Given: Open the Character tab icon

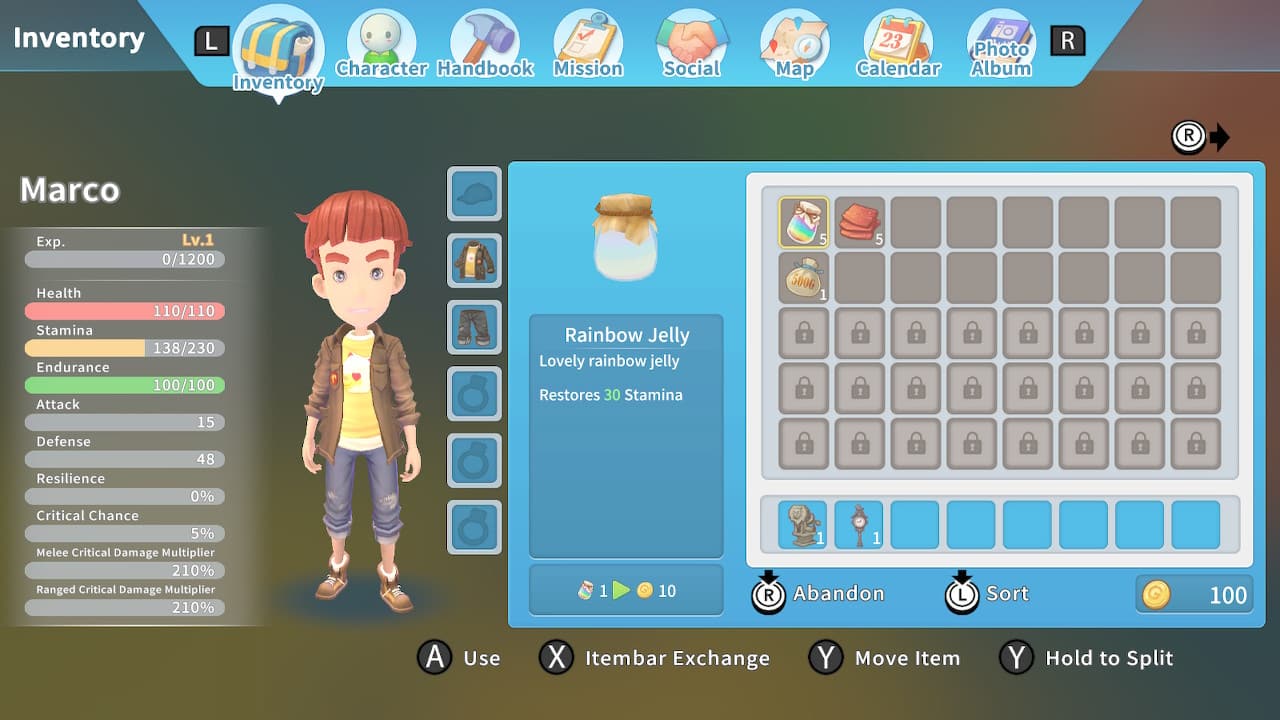Looking at the screenshot, I should 381,41.
